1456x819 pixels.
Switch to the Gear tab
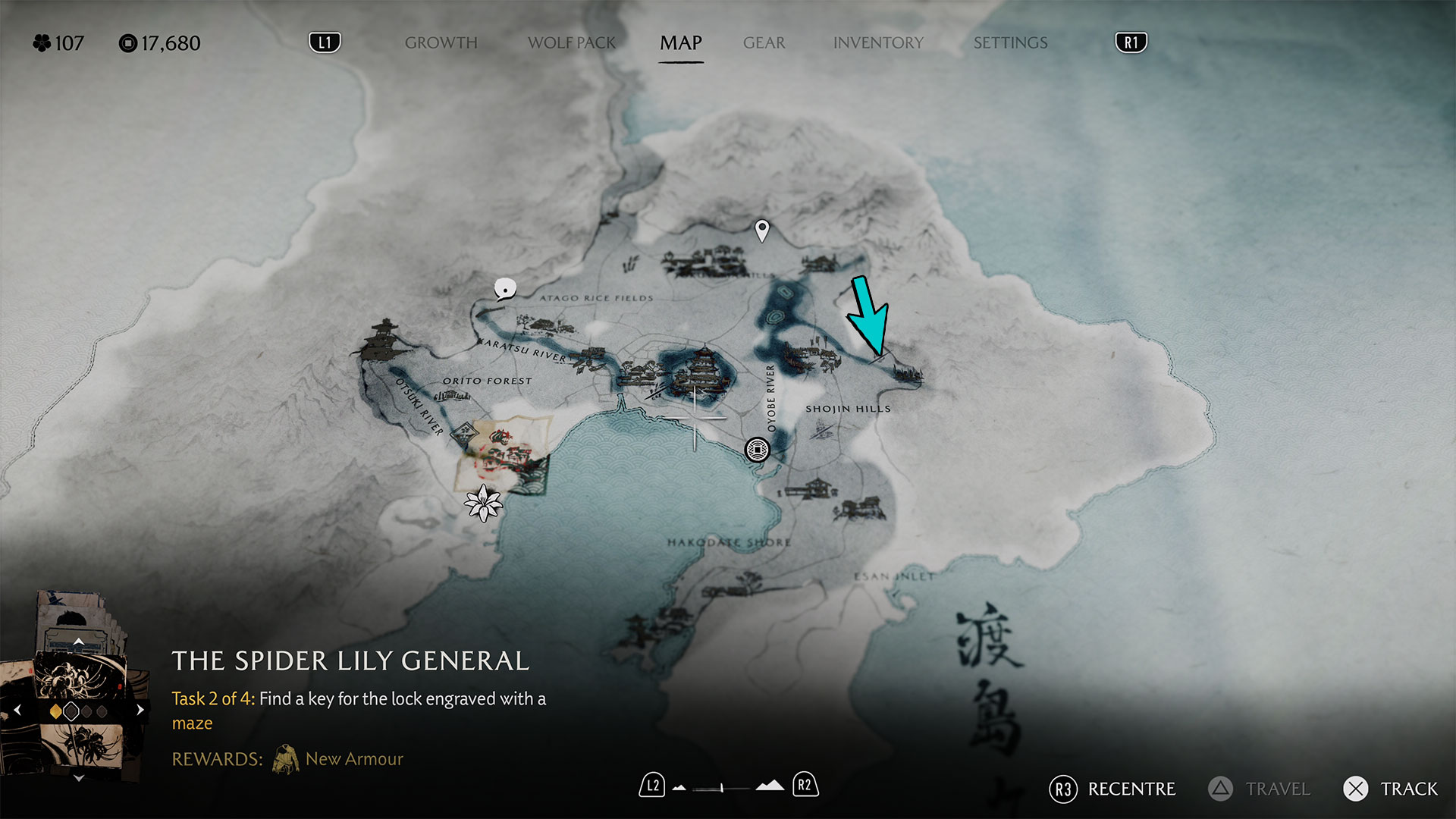pos(764,43)
